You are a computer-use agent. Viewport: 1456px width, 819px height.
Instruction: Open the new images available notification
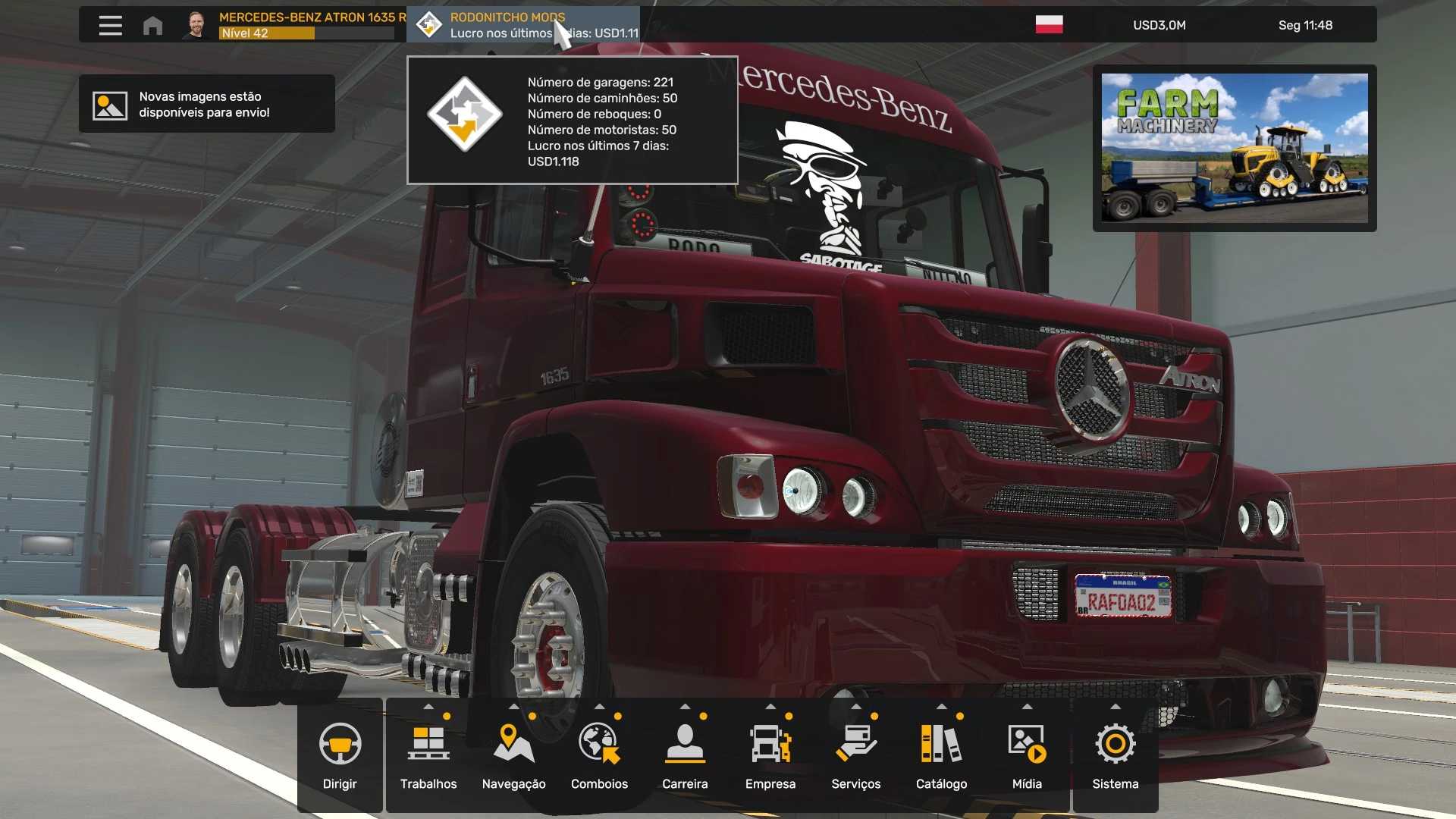206,104
